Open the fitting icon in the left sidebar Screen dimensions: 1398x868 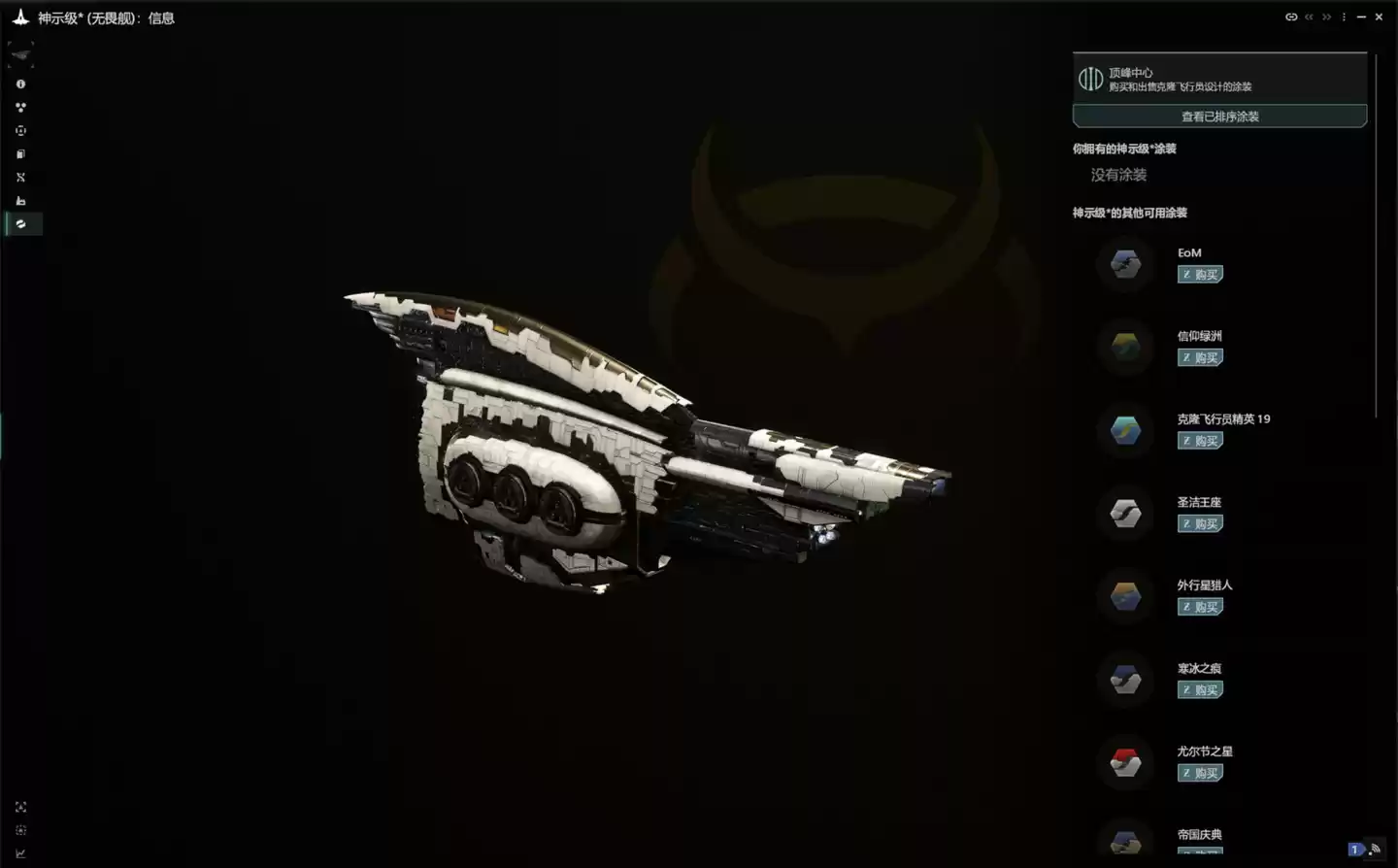tap(21, 153)
